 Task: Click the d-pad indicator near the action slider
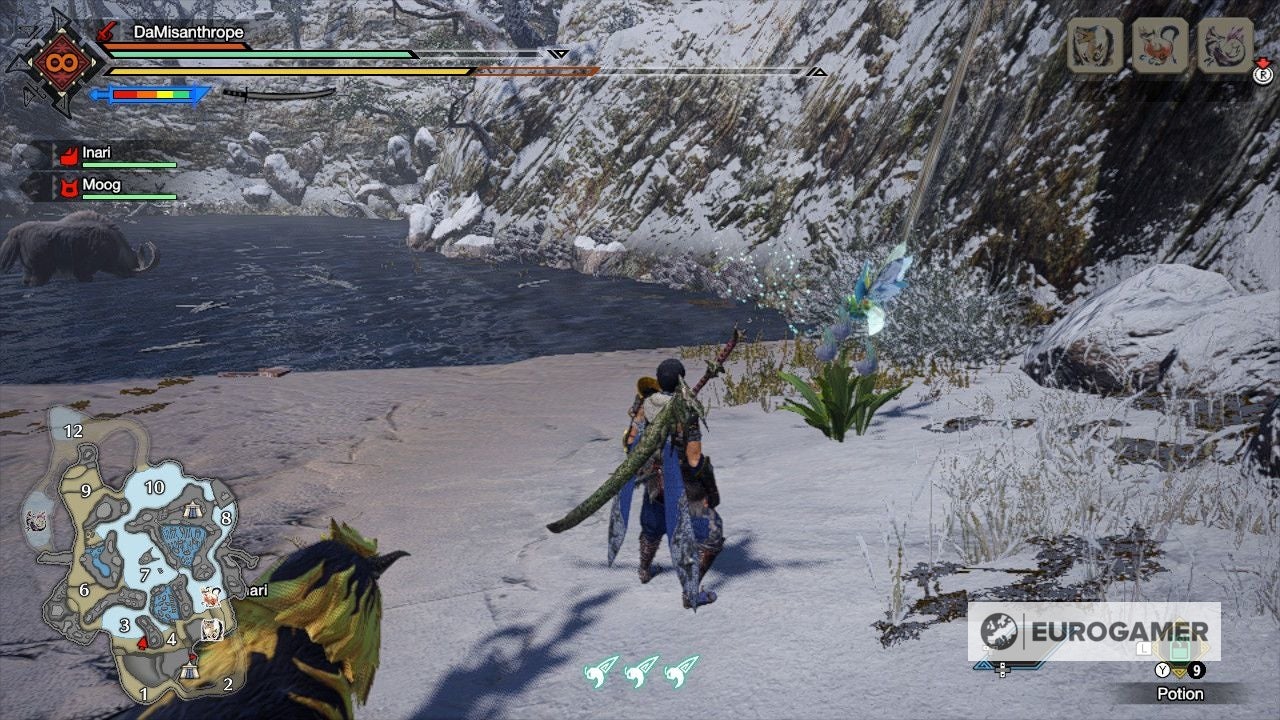[1002, 670]
